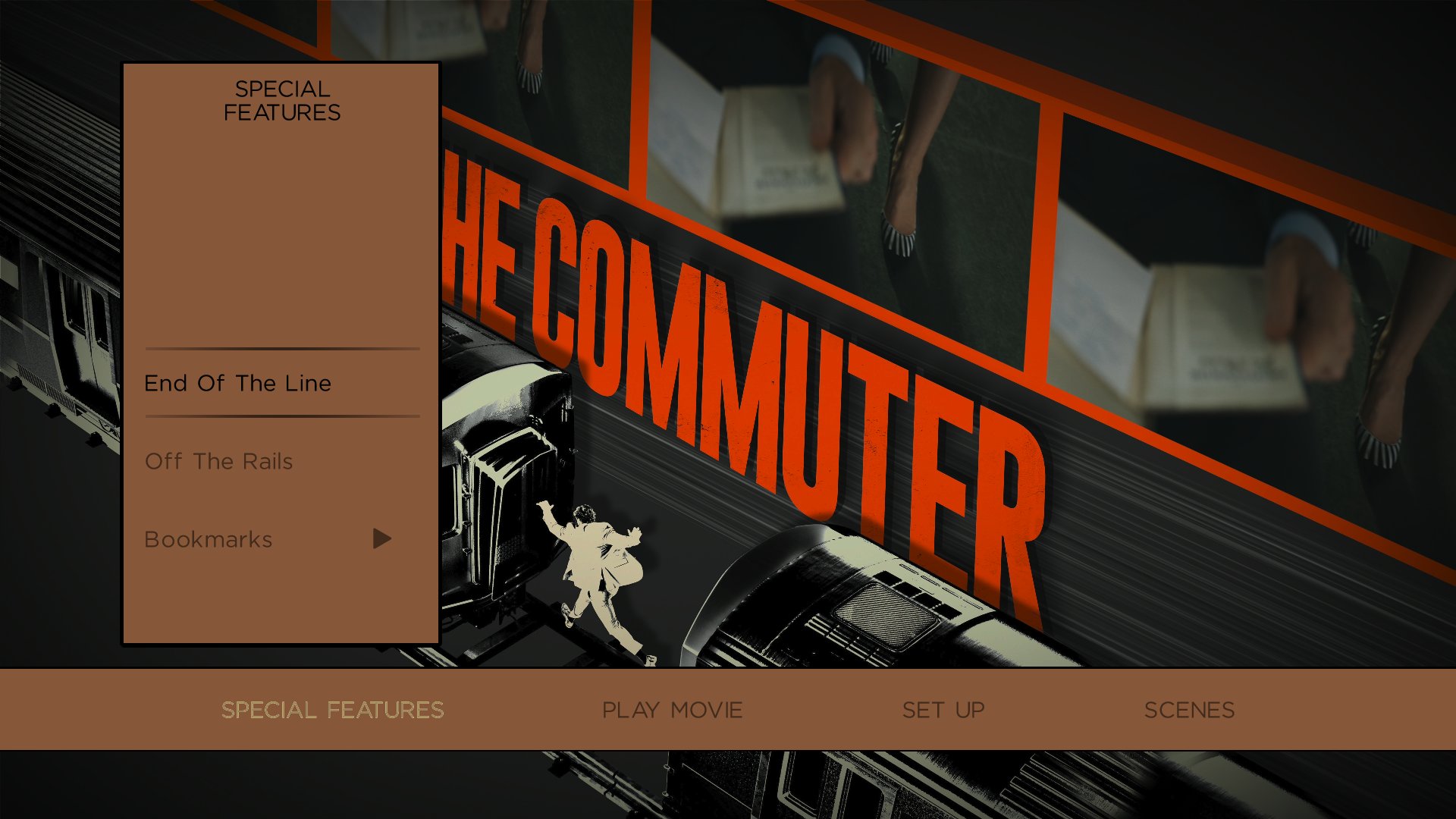Go to the Scenes selection

[1189, 710]
